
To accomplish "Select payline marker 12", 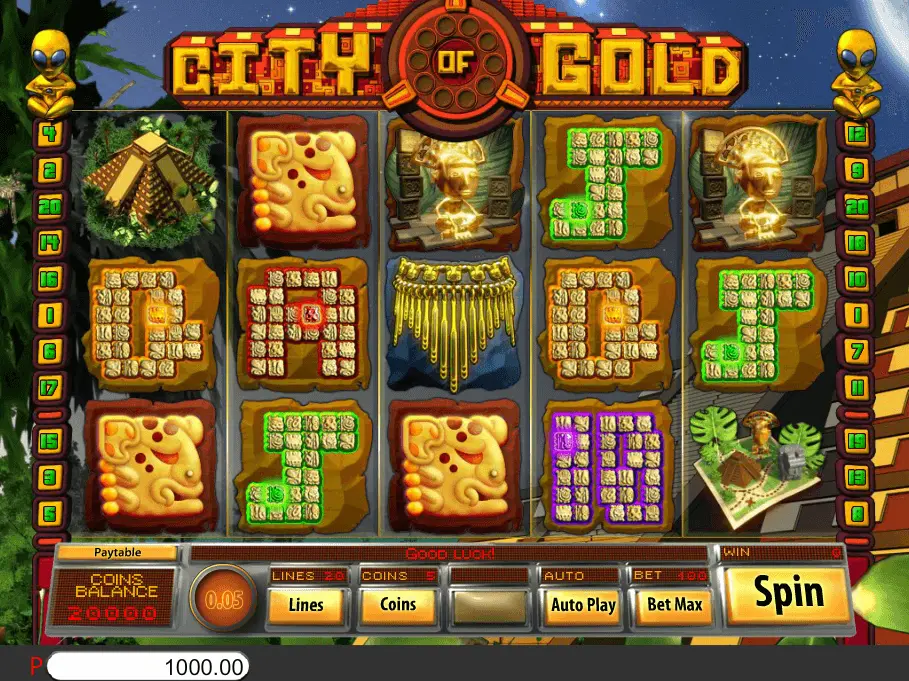I will tap(856, 132).
